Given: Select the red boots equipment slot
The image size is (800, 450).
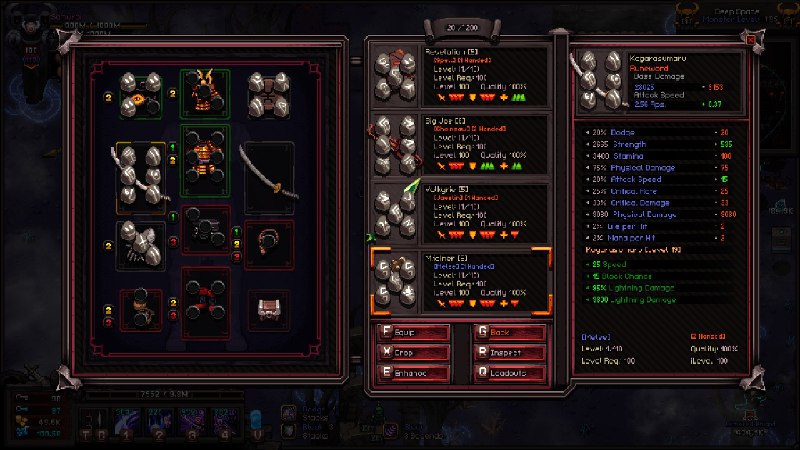Looking at the screenshot, I should (x=205, y=302).
